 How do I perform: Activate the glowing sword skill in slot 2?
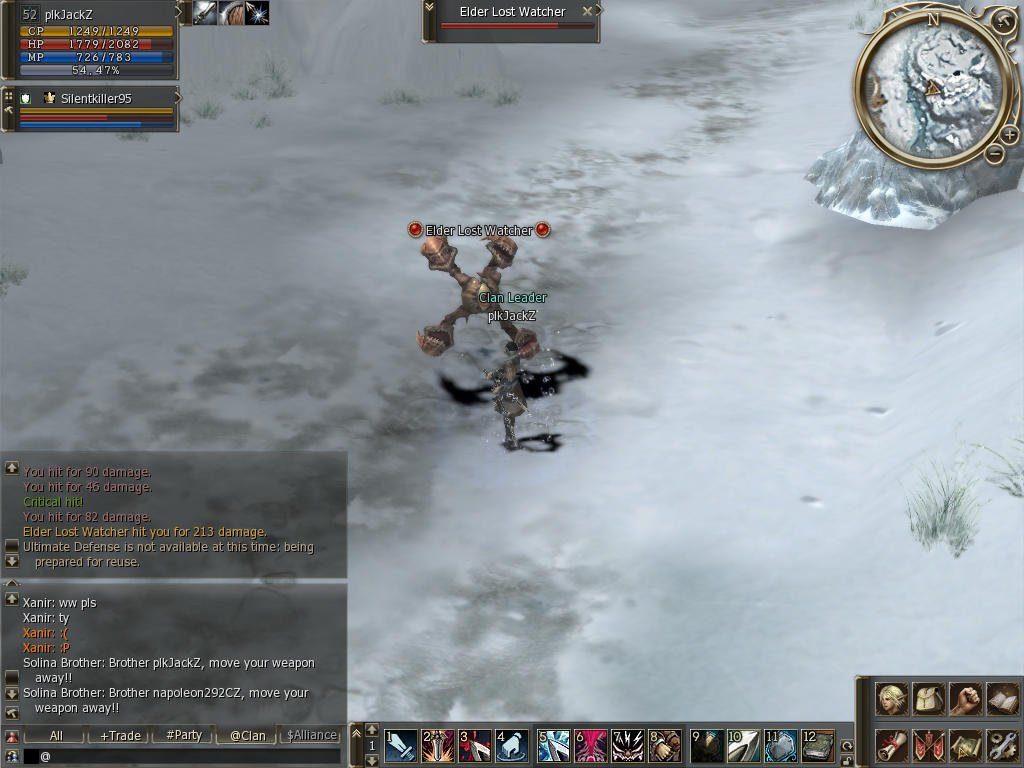click(x=437, y=746)
